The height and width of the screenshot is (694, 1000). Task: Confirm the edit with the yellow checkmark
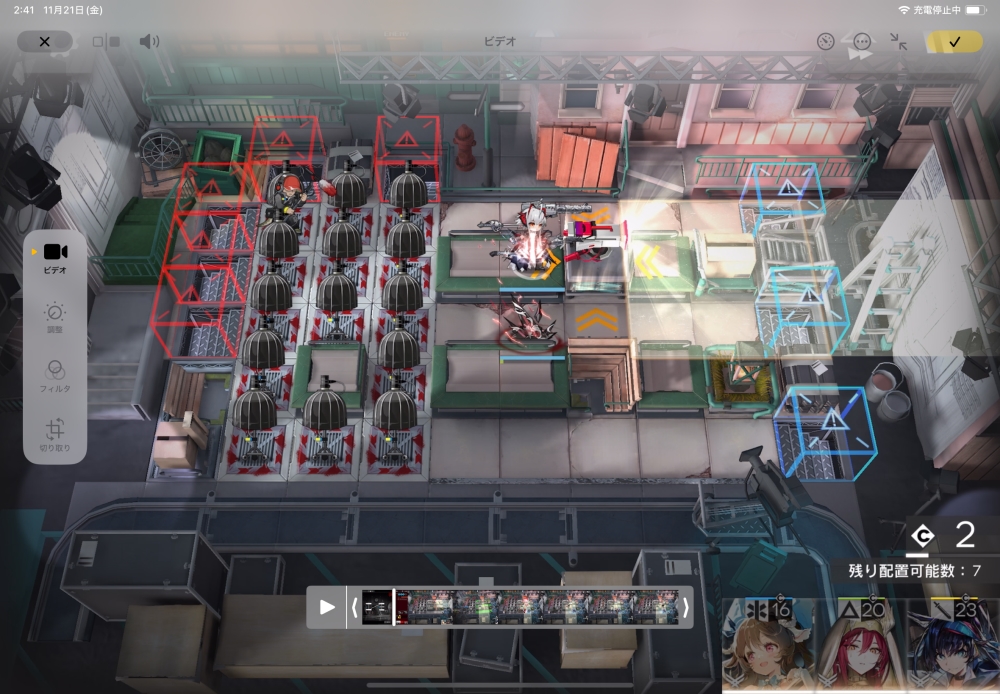coord(954,42)
